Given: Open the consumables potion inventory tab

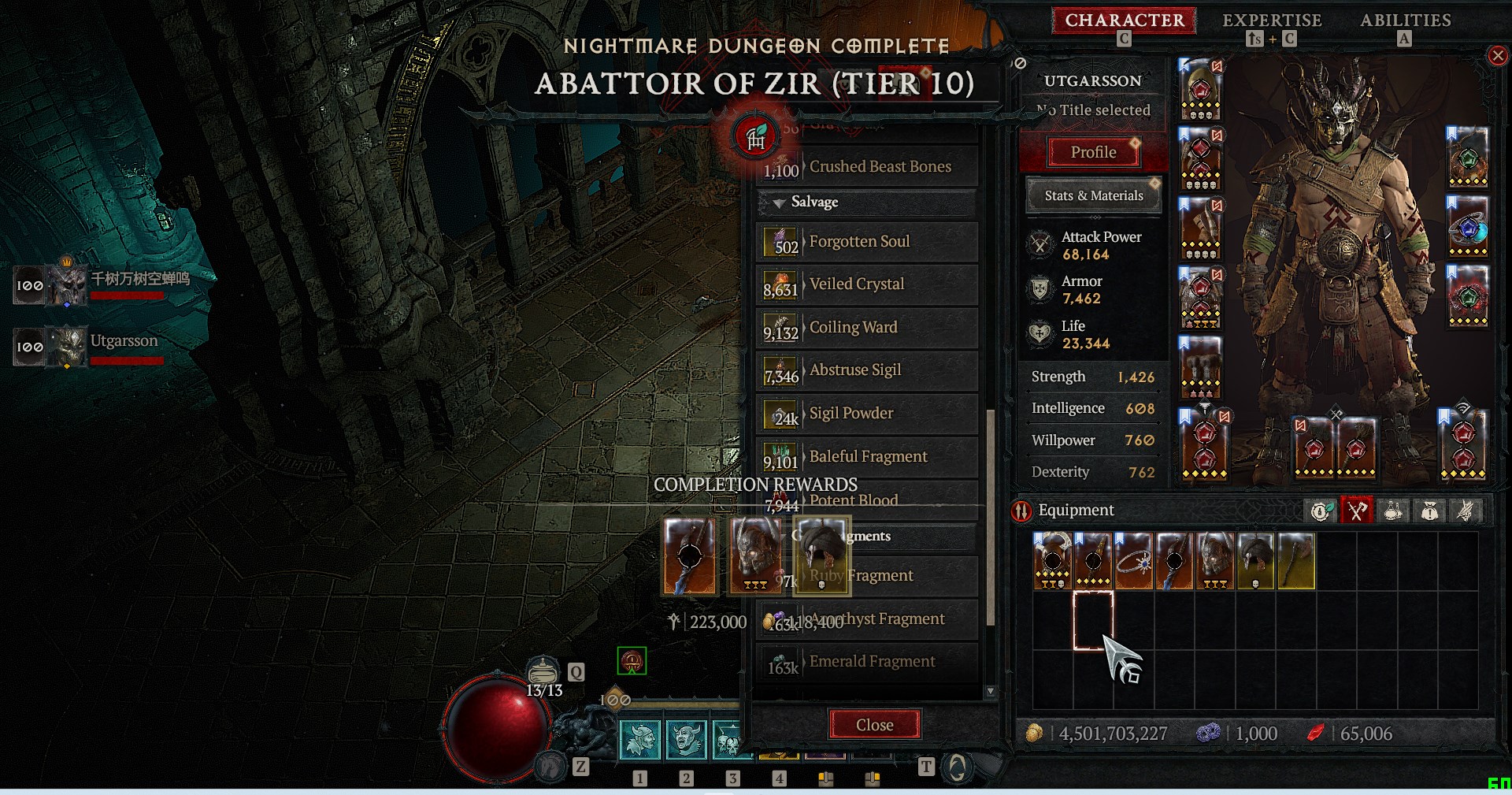Looking at the screenshot, I should click(1392, 511).
